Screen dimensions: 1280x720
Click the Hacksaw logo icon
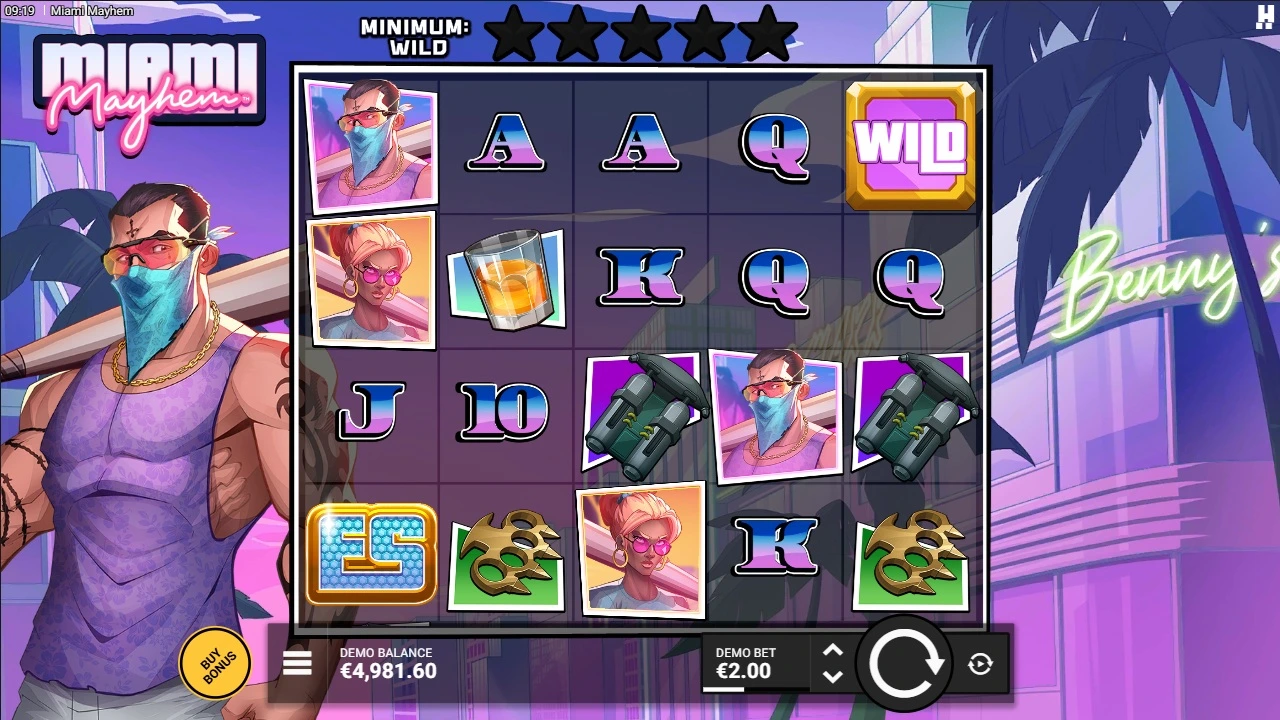pyautogui.click(x=1264, y=18)
